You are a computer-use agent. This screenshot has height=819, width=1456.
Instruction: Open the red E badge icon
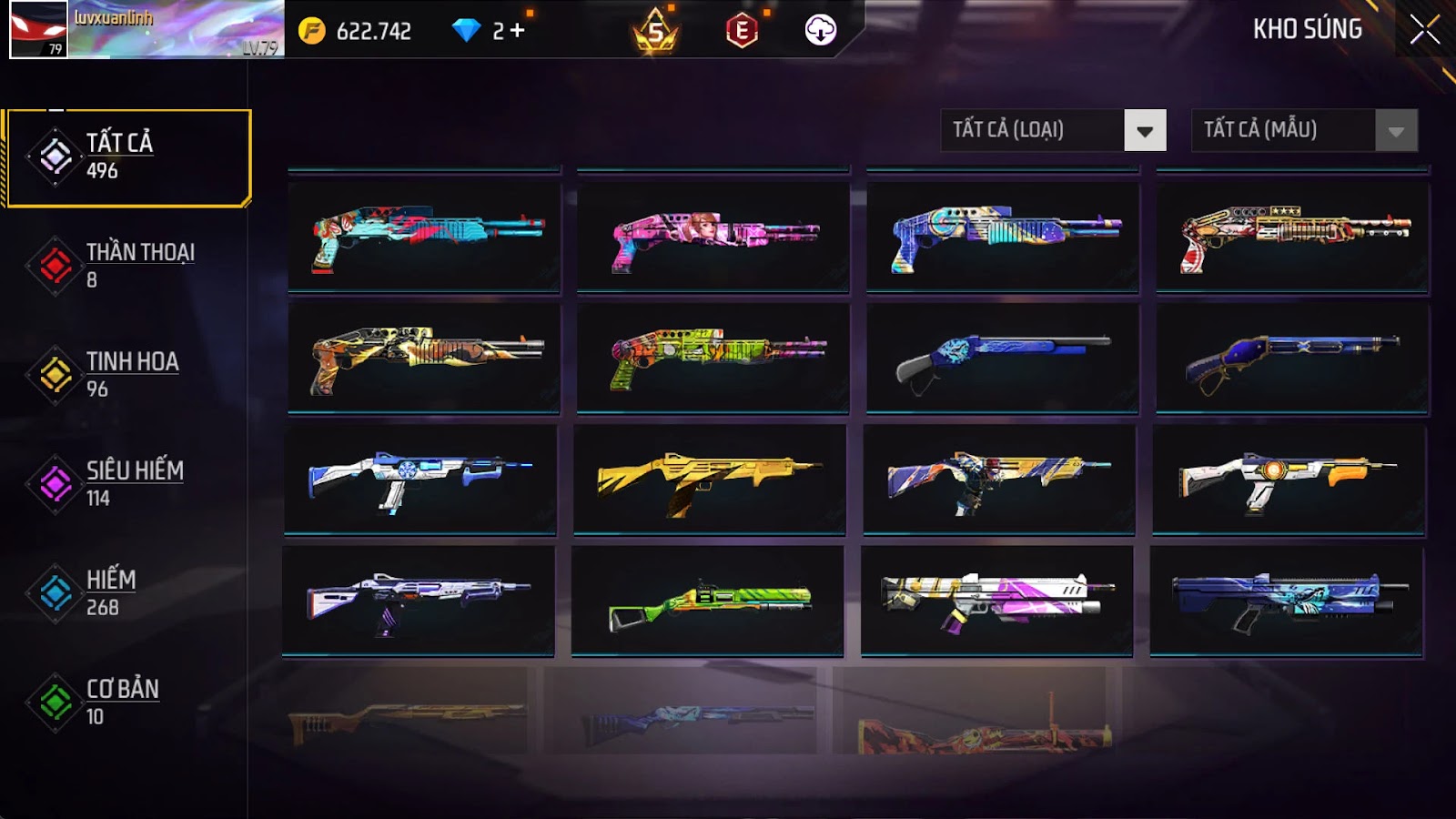742,31
